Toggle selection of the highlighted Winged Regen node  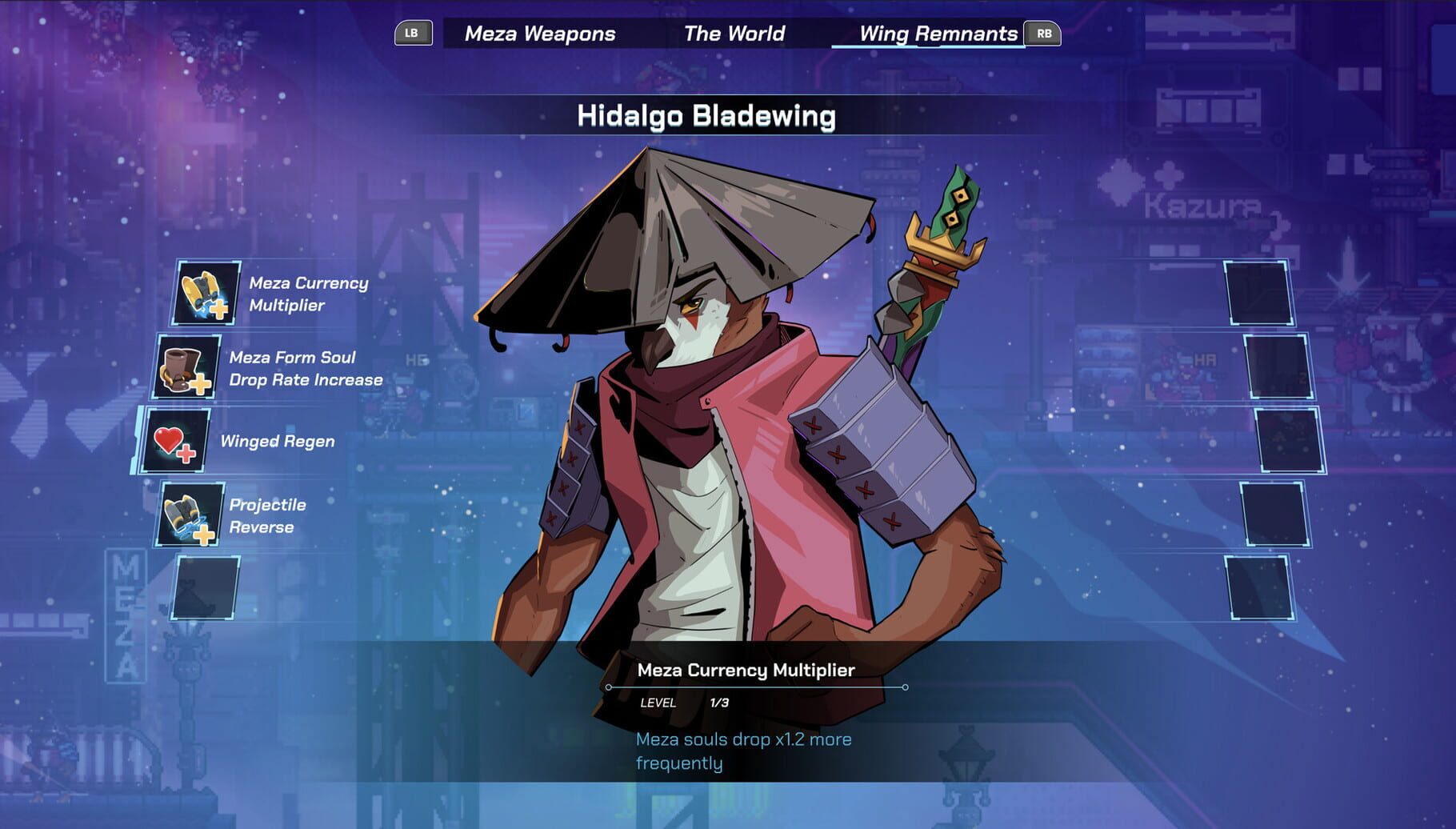click(x=178, y=440)
